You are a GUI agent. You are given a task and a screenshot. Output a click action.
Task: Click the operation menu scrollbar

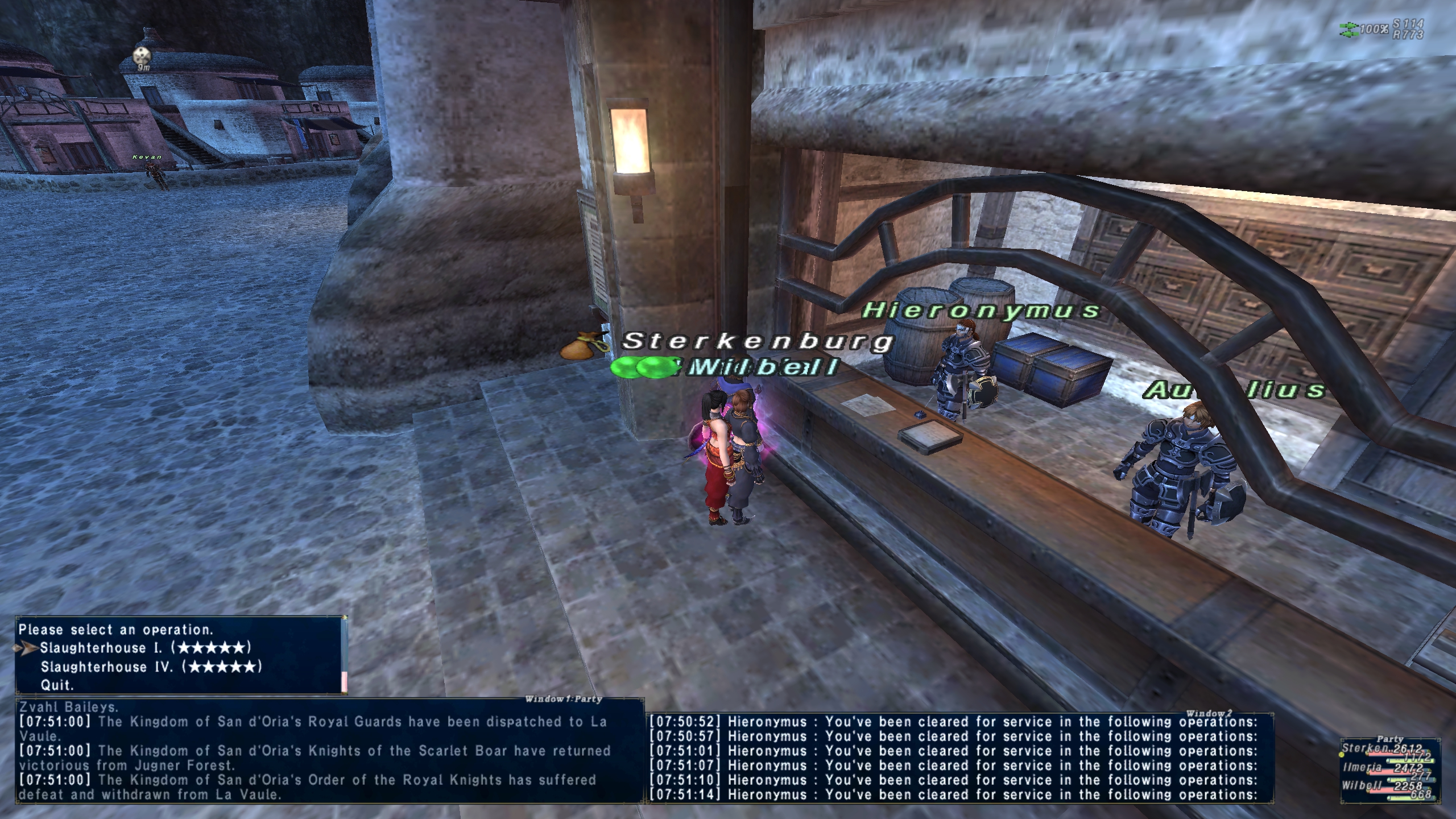point(344,681)
